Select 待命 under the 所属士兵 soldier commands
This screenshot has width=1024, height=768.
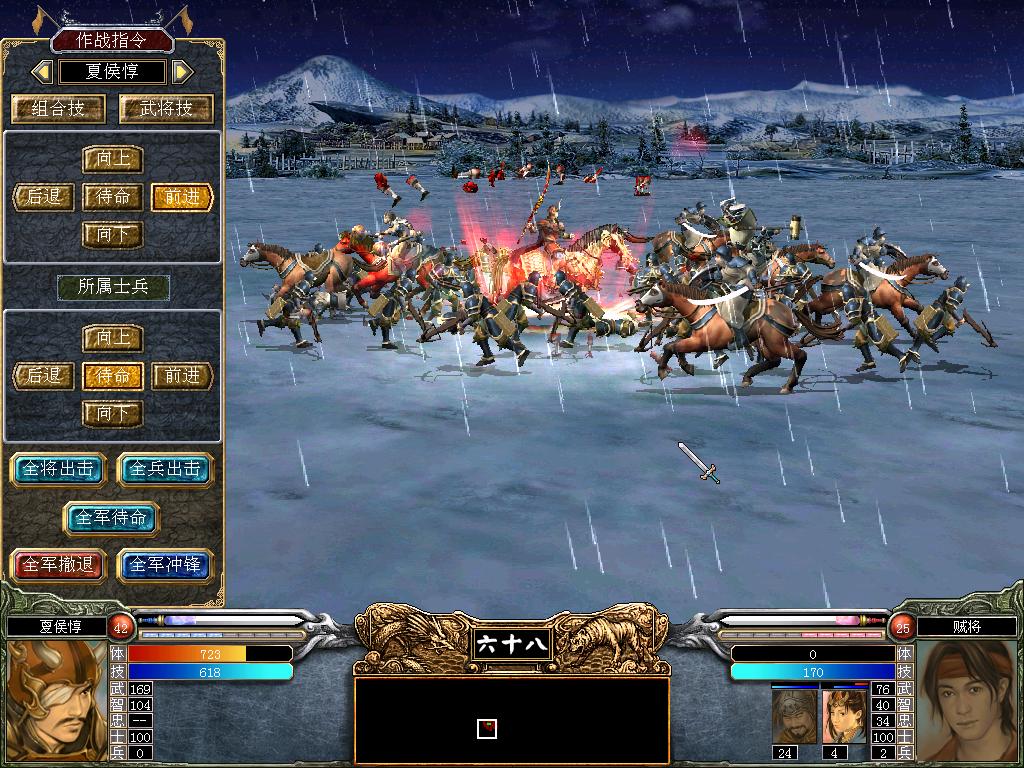click(x=113, y=376)
